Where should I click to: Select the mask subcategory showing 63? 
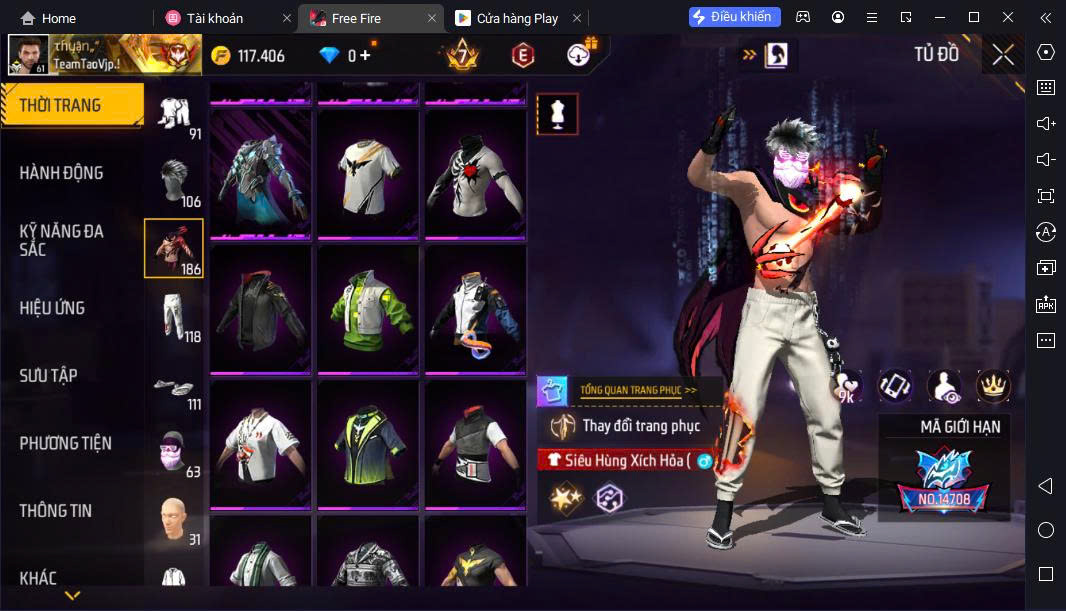point(174,453)
